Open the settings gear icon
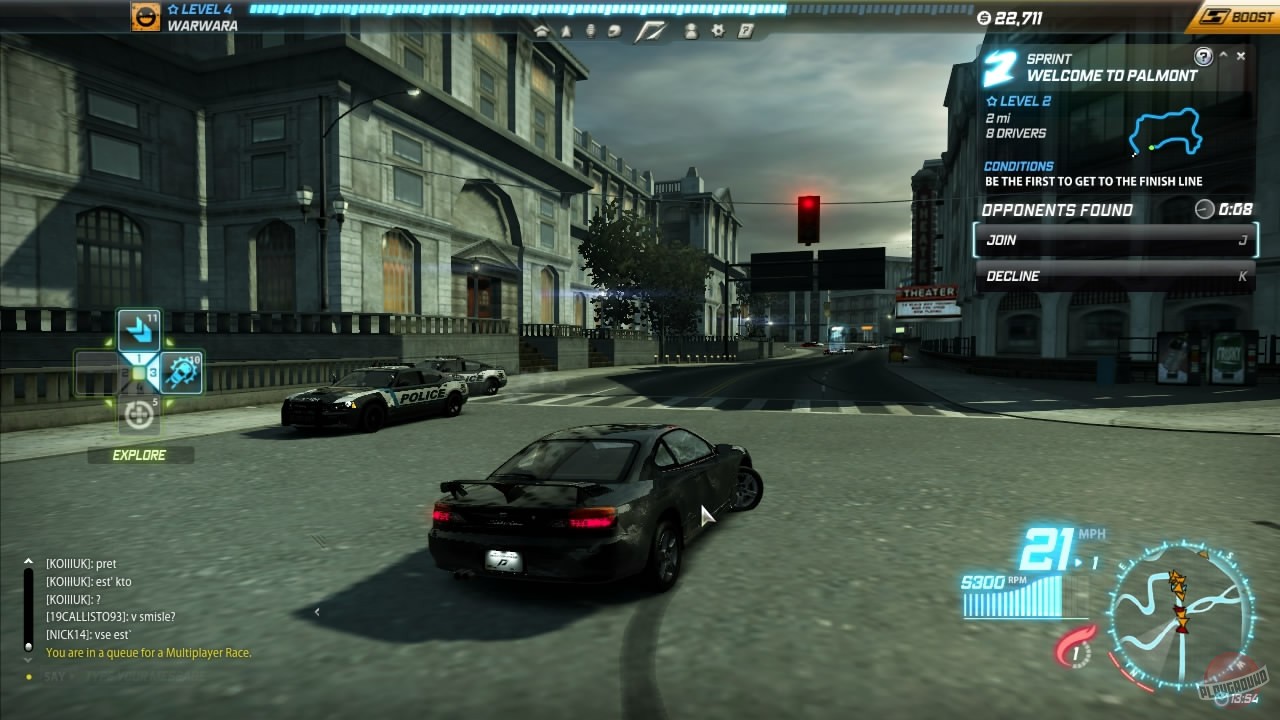 click(718, 30)
